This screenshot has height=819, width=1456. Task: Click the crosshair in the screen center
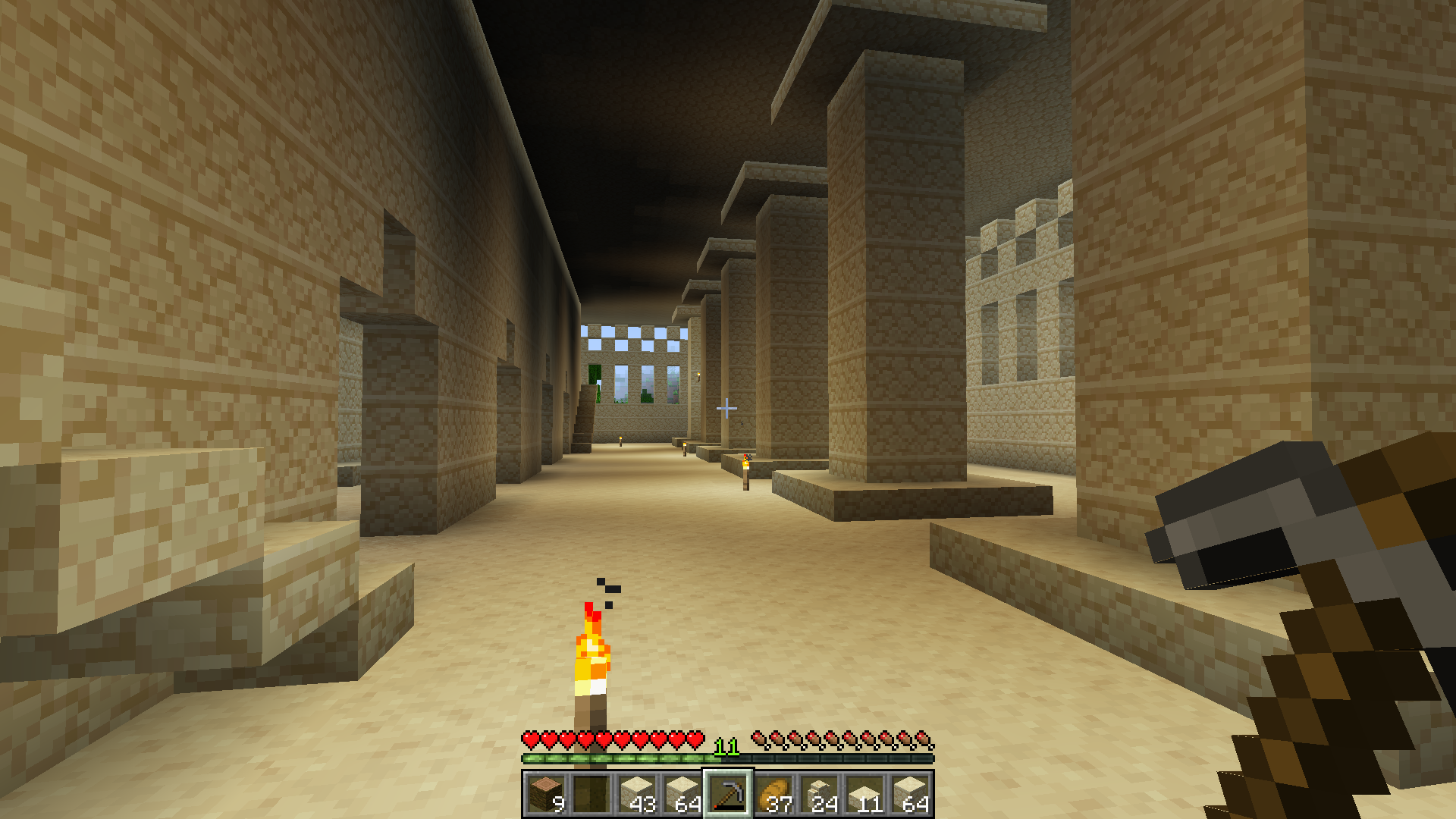(726, 409)
